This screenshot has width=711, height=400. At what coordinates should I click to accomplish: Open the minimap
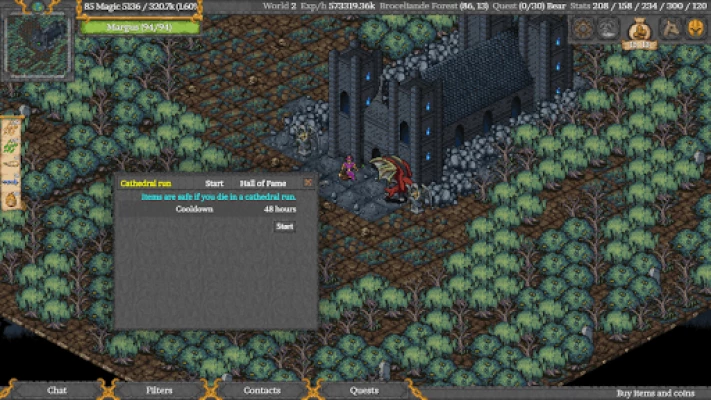coord(38,42)
